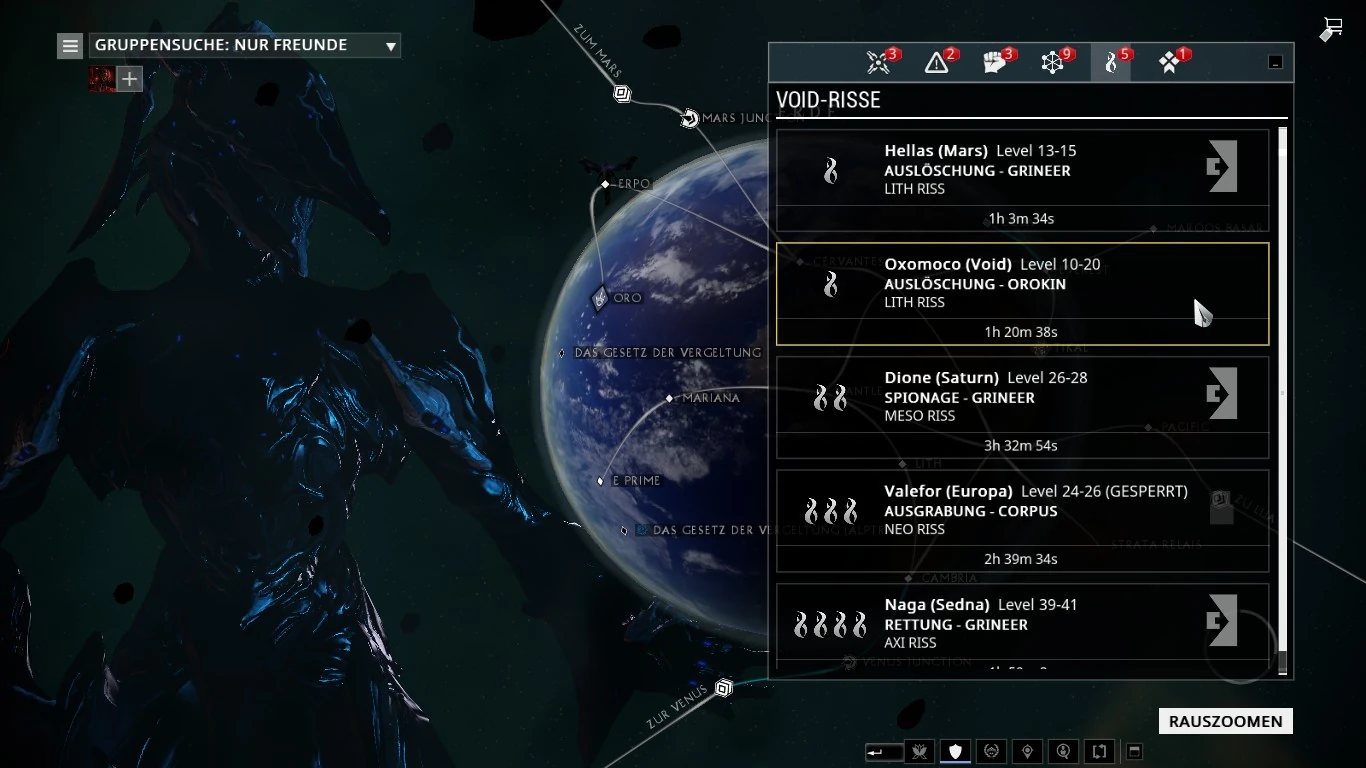The width and height of the screenshot is (1366, 768).
Task: Open the hamburger menu beside group search
Action: tap(69, 45)
